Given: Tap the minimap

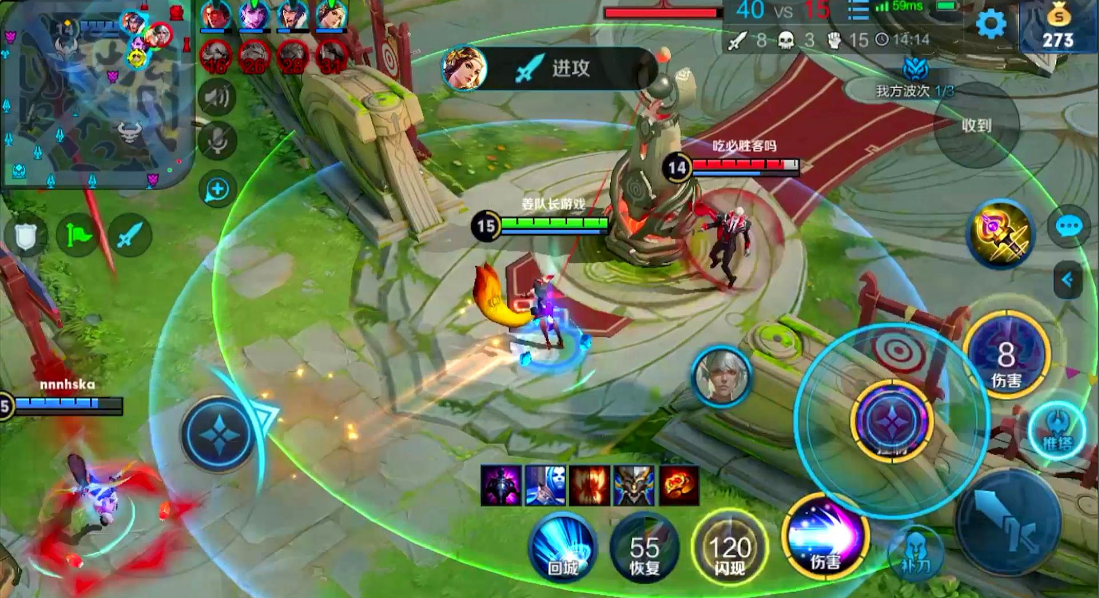Looking at the screenshot, I should click(x=96, y=94).
